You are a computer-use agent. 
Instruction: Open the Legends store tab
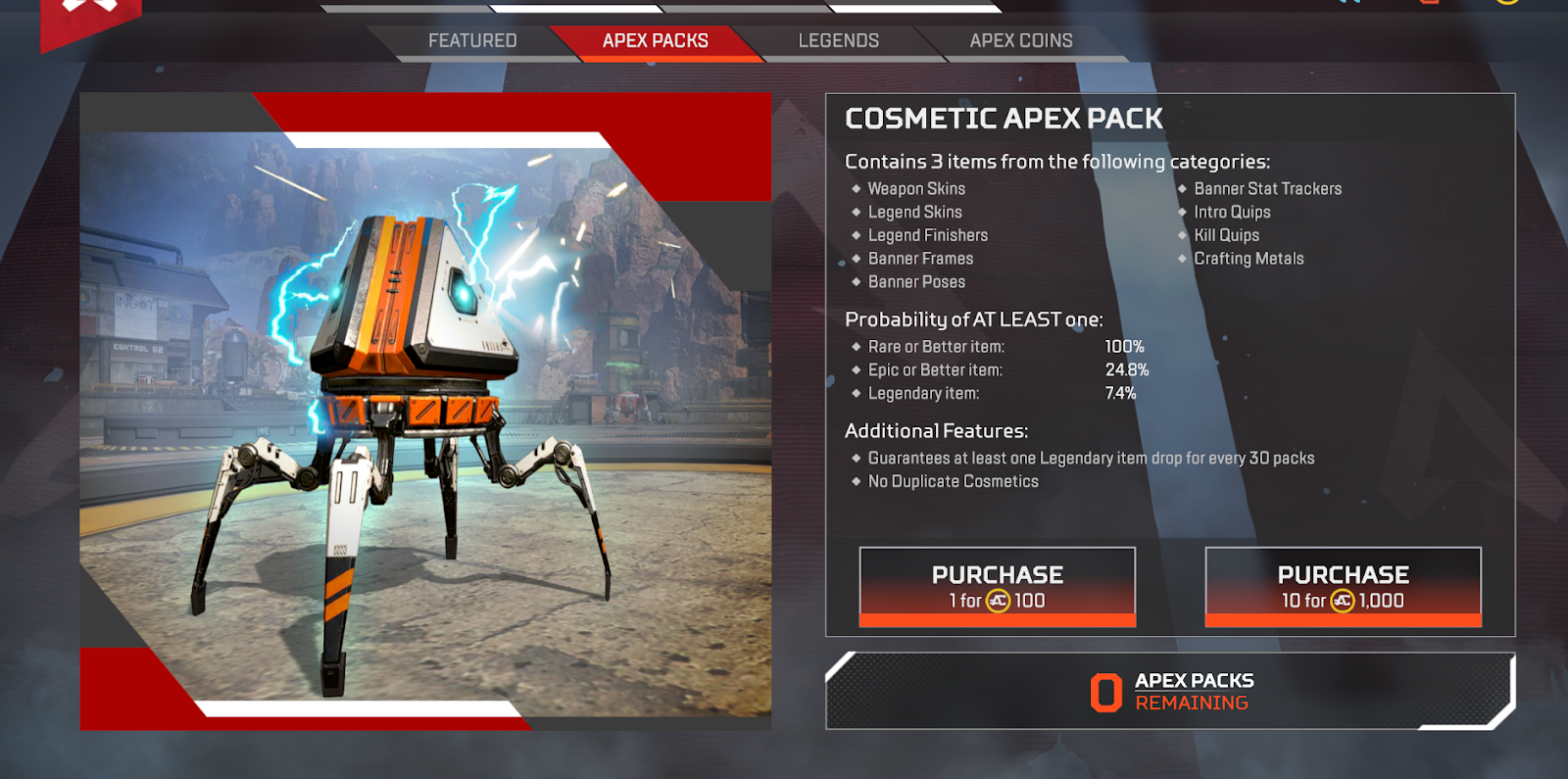pos(838,41)
